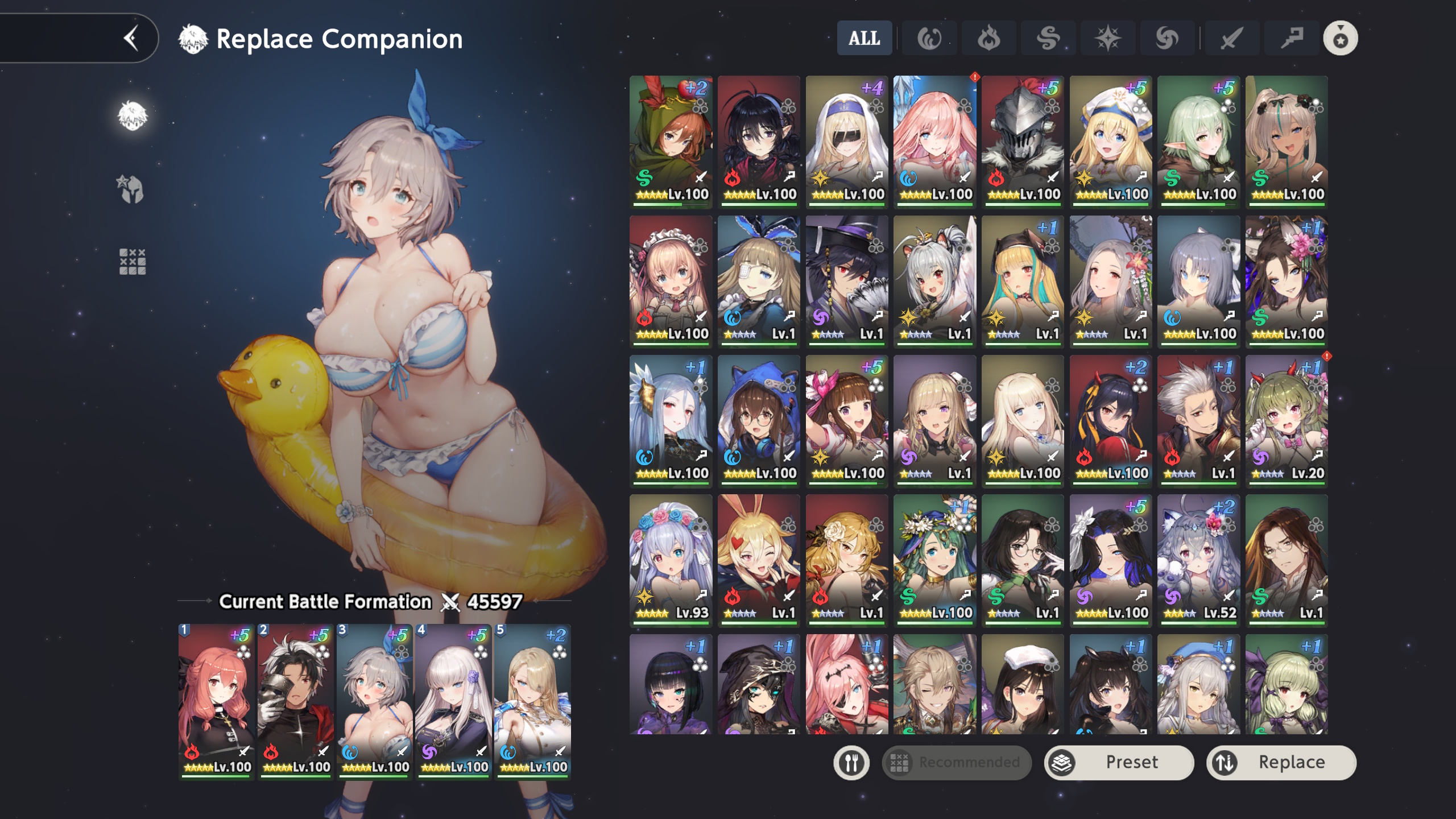The width and height of the screenshot is (1456, 819).
Task: Filter companions by wind element
Action: pos(1048,39)
